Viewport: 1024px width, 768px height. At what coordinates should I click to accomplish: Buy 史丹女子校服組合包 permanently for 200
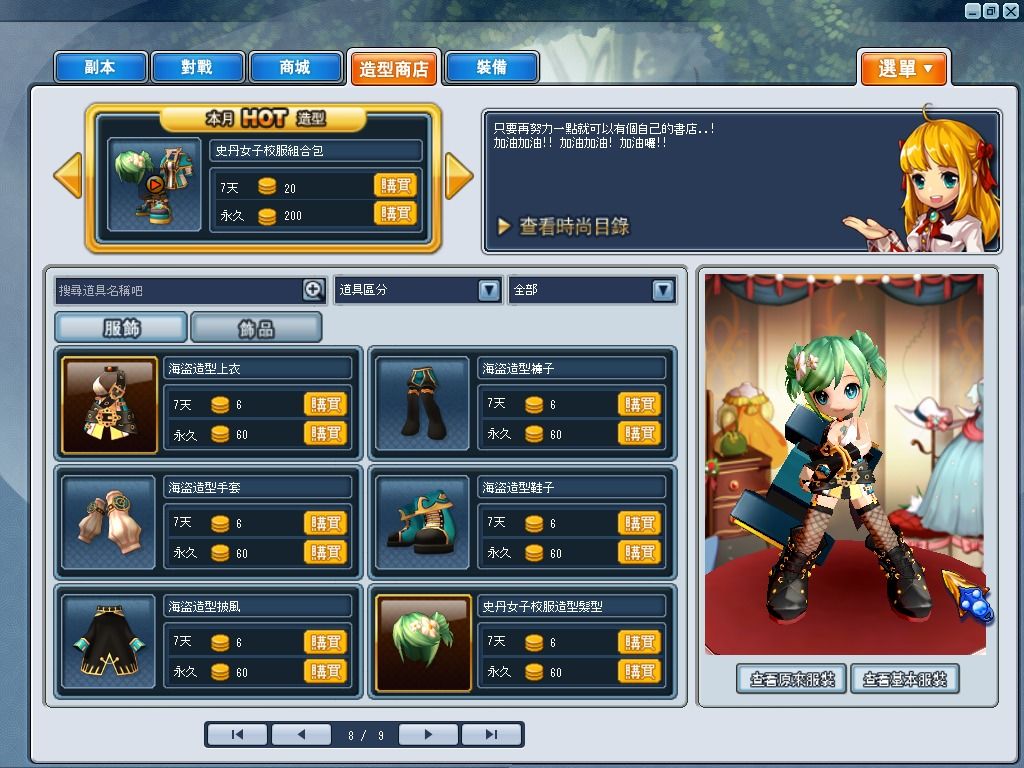(395, 214)
